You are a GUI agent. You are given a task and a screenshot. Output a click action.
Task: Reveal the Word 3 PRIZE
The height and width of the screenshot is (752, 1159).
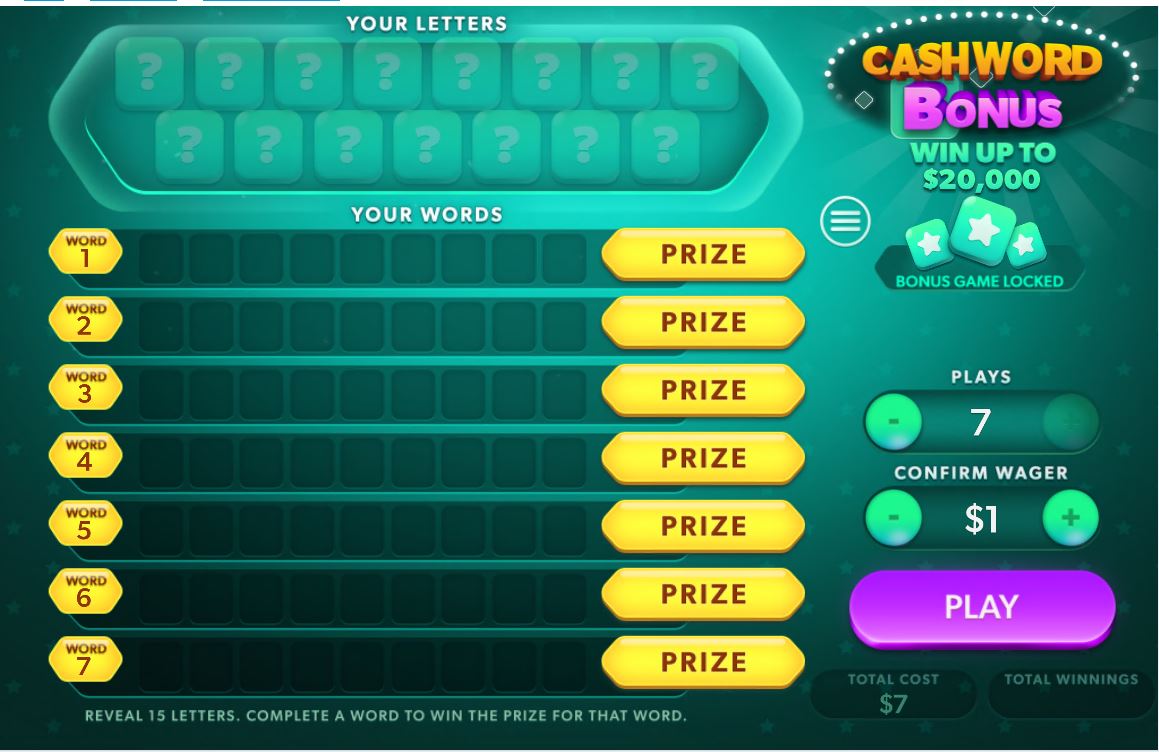703,390
